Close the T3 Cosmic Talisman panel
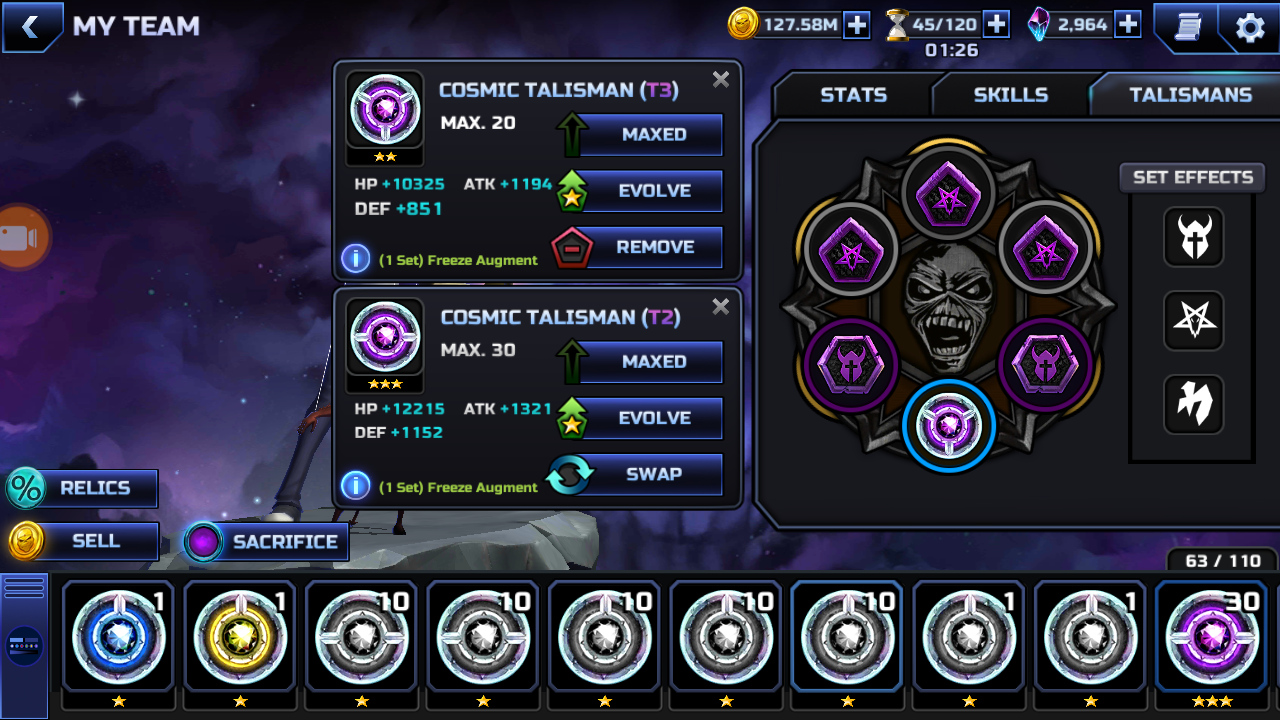The height and width of the screenshot is (720, 1280). click(x=720, y=80)
